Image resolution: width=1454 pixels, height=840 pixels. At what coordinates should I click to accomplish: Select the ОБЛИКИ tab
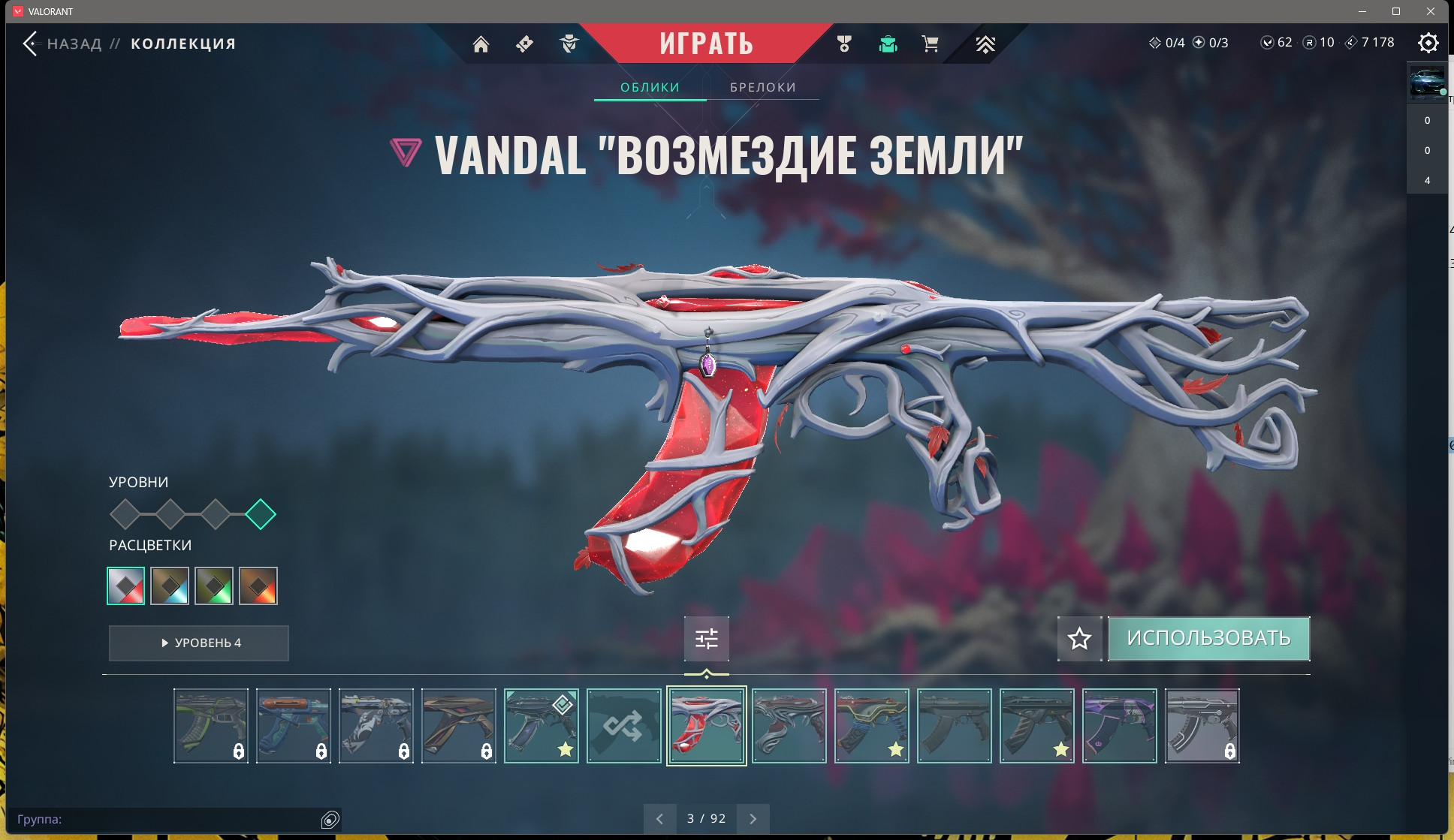click(650, 87)
